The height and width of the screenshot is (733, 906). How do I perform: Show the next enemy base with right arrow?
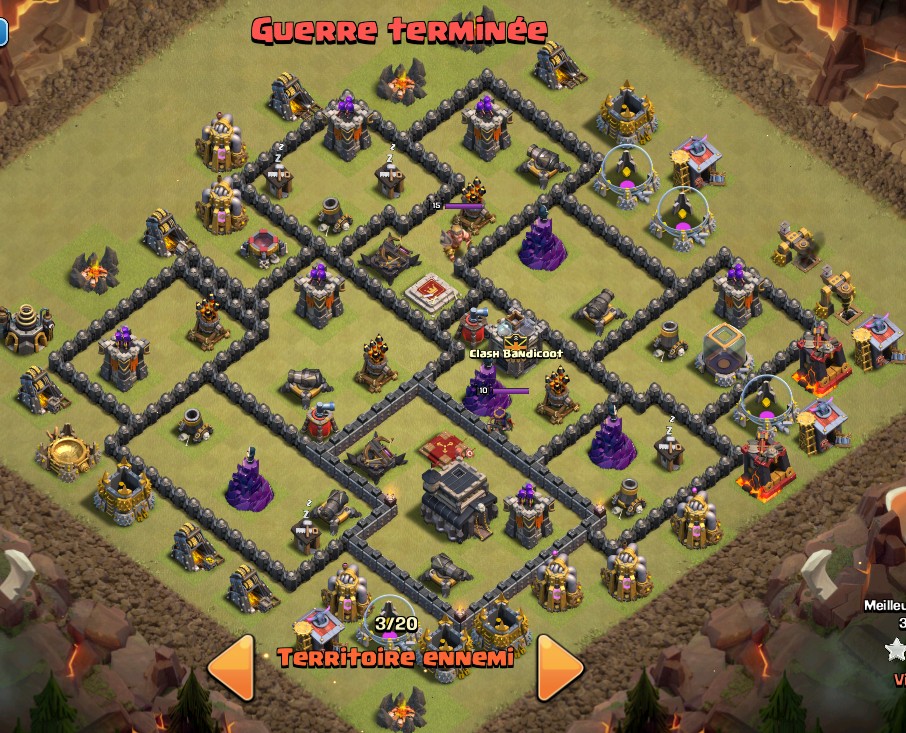click(x=559, y=665)
